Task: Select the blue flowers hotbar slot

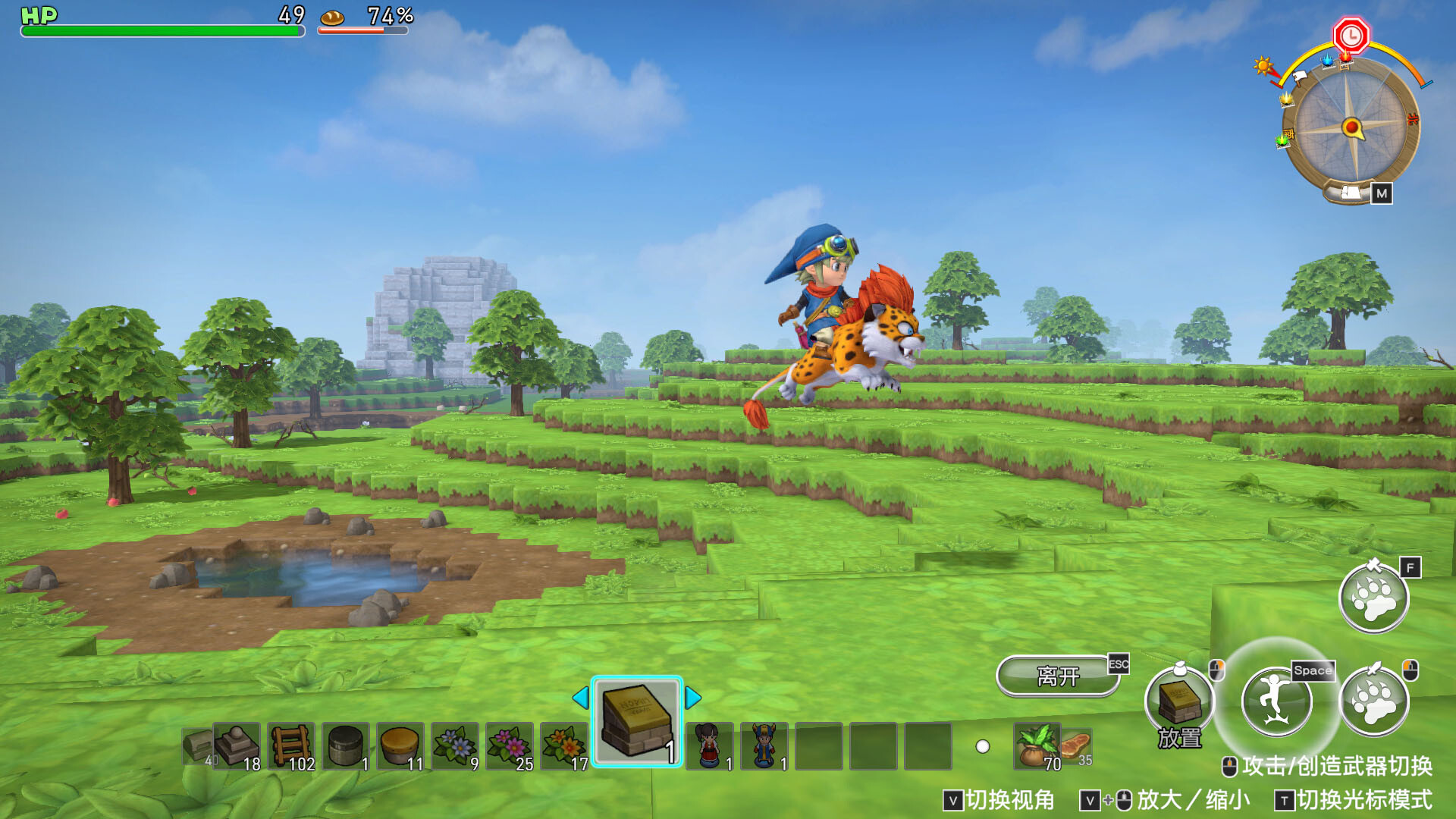Action: (x=453, y=747)
